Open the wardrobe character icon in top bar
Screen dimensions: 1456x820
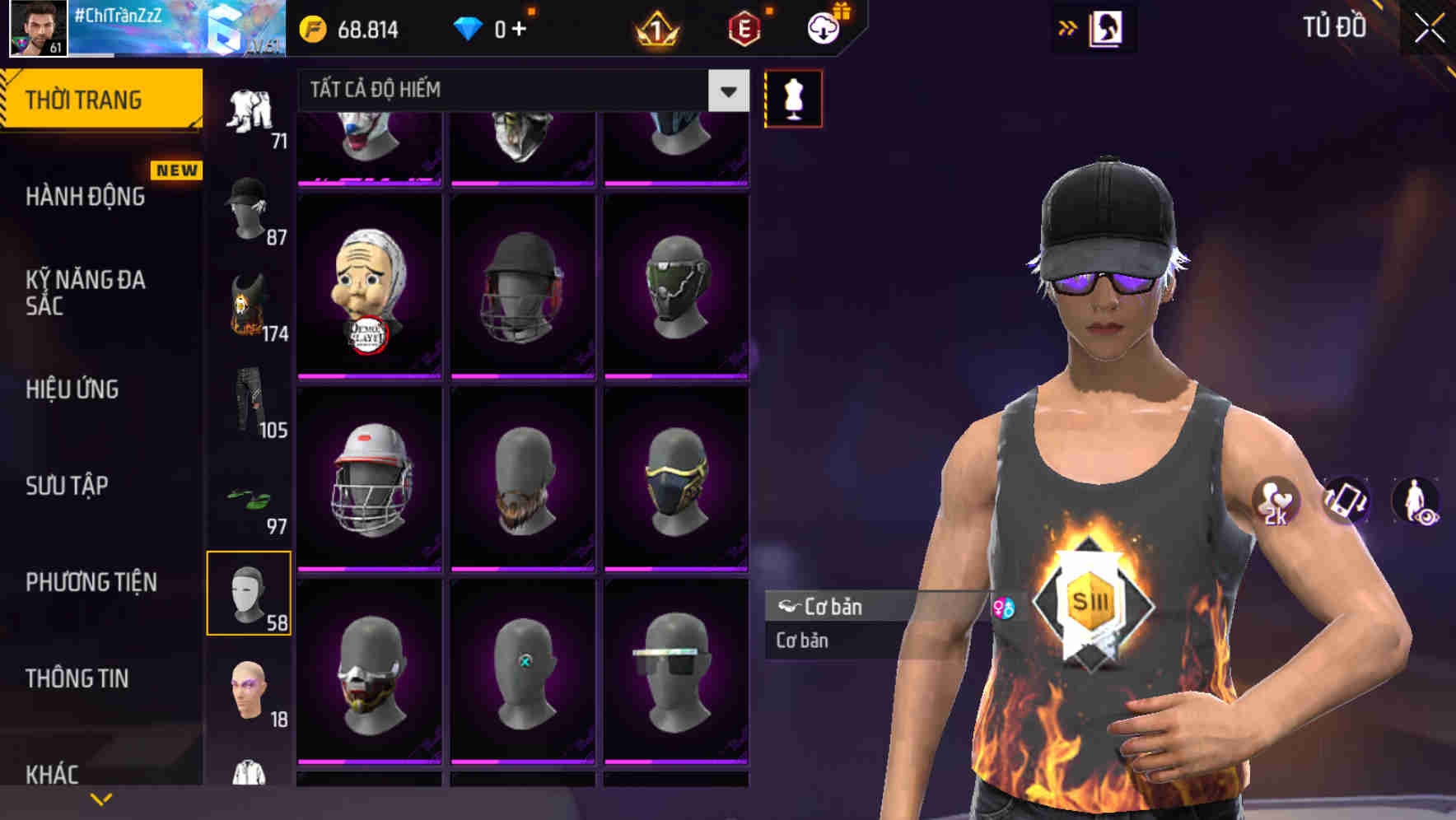tap(1107, 27)
